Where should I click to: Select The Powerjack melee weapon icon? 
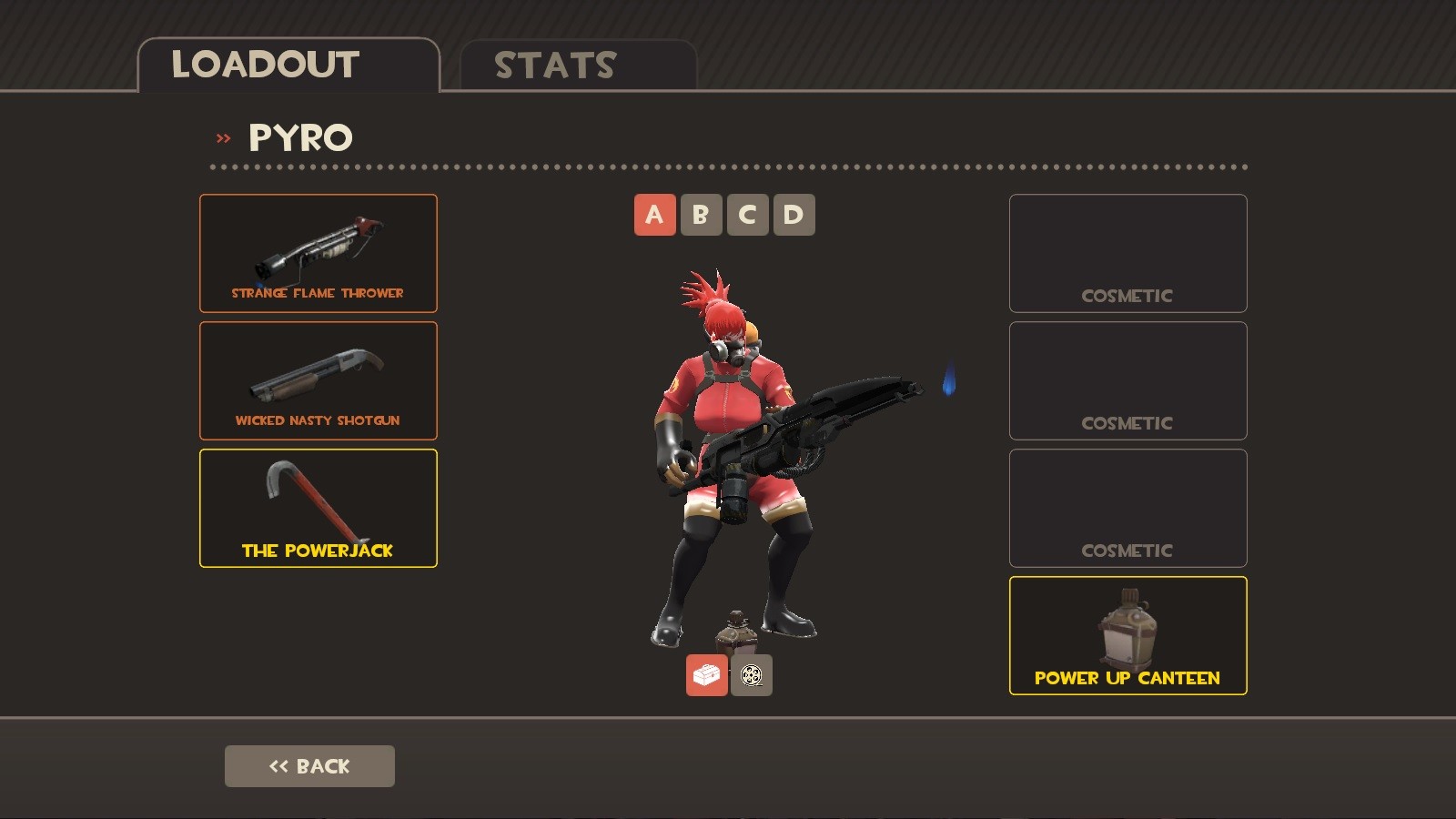point(318,508)
